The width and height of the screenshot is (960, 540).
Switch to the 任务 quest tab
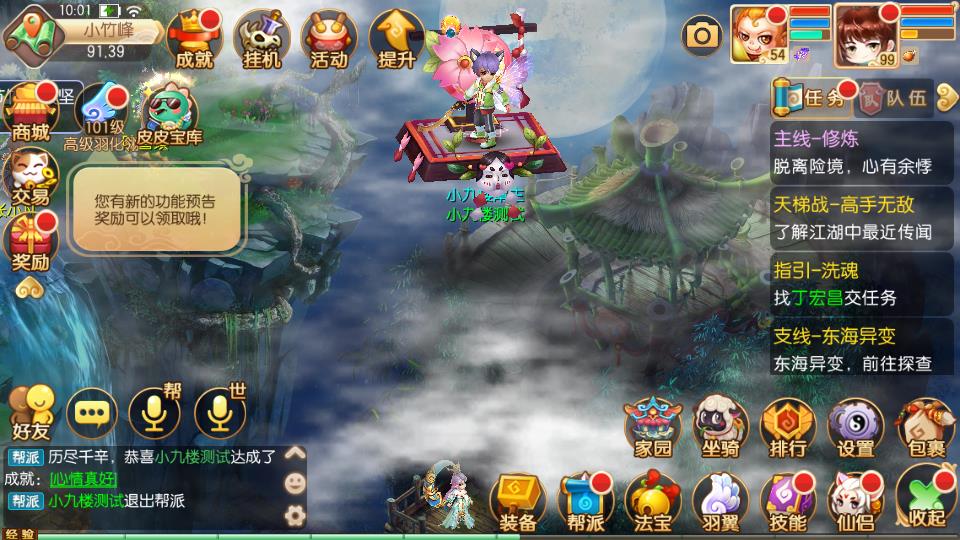(x=813, y=98)
